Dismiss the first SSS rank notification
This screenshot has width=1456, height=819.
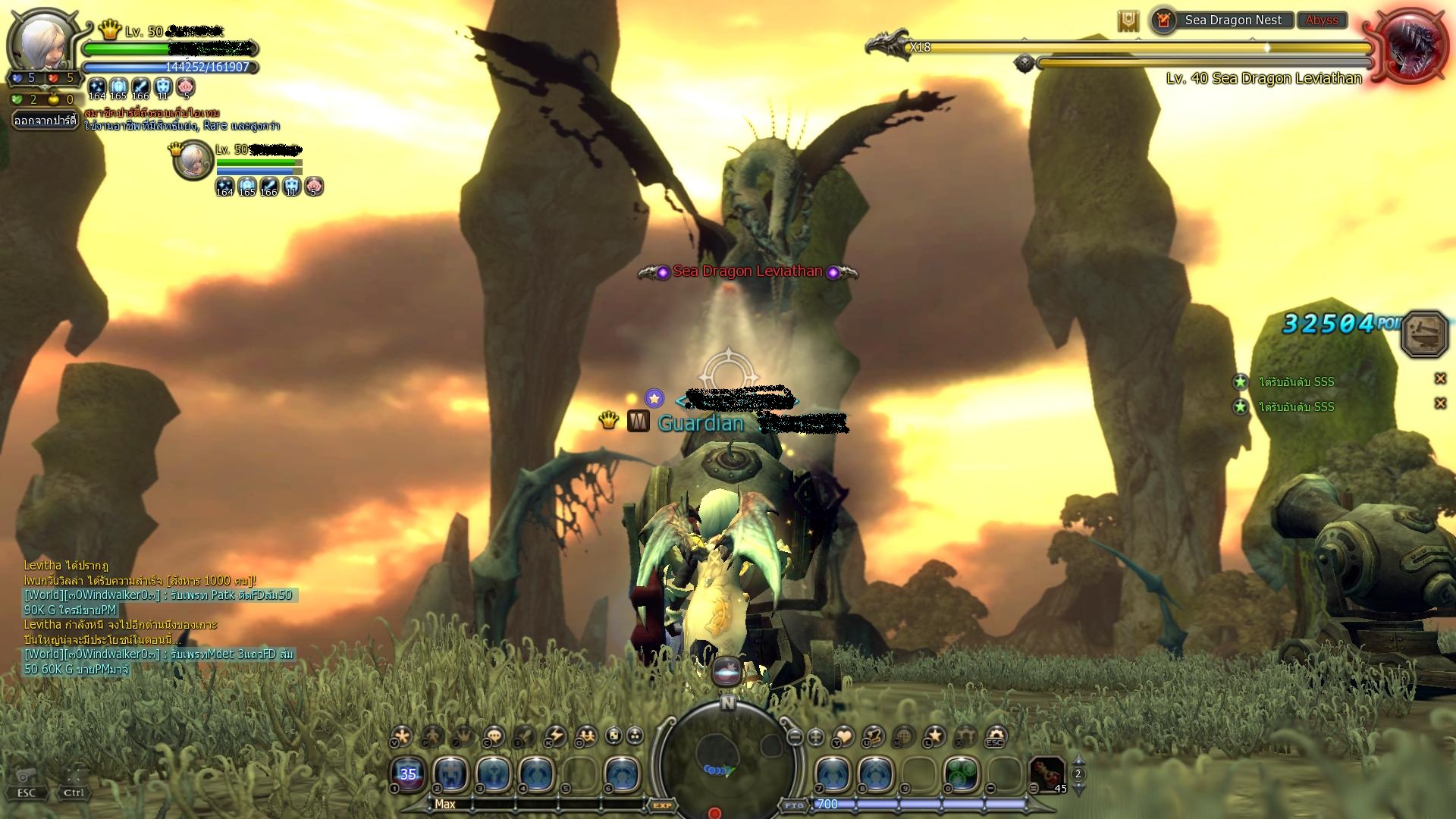(x=1440, y=378)
